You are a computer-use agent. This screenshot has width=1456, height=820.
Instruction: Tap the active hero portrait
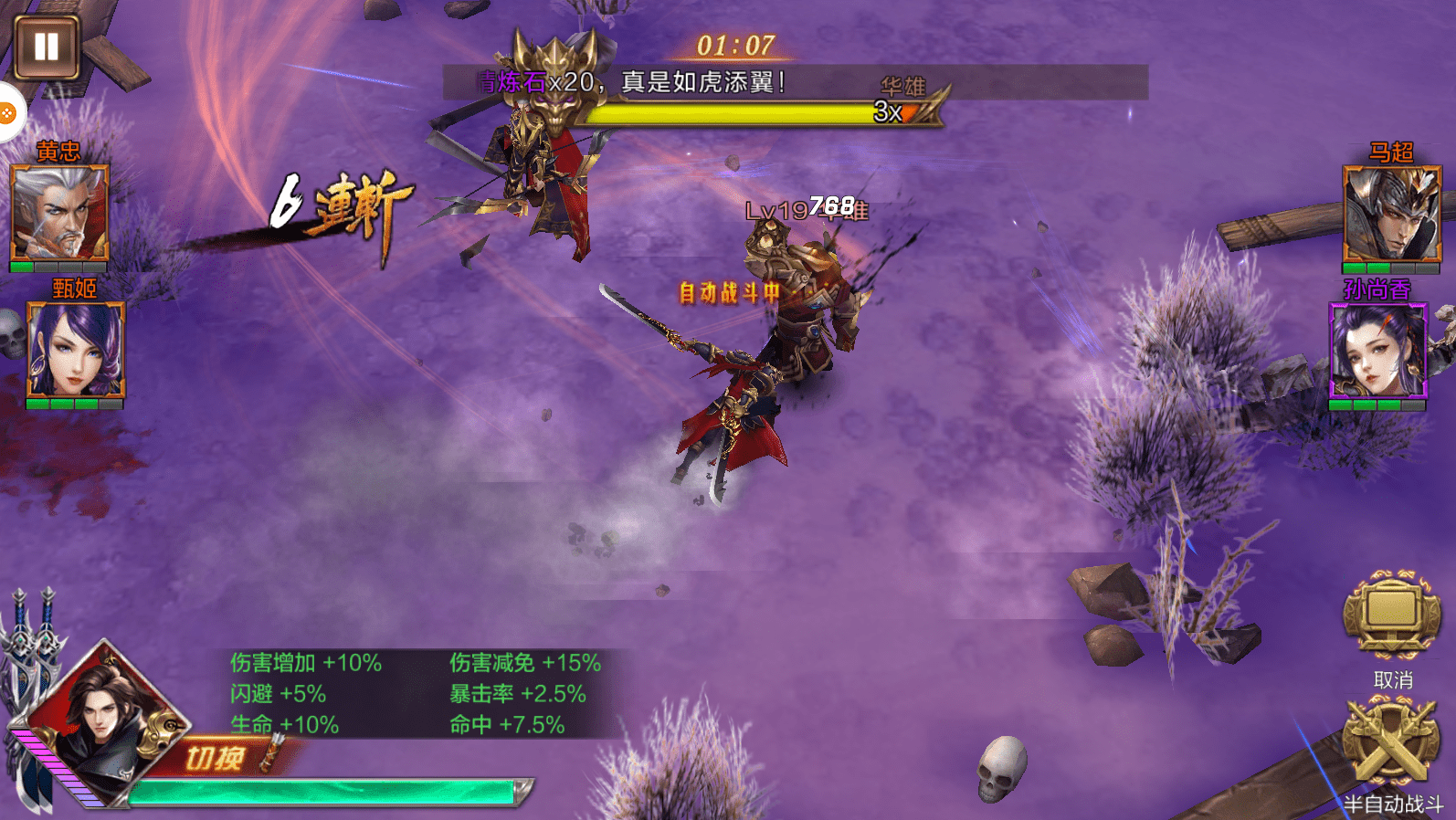(x=100, y=721)
